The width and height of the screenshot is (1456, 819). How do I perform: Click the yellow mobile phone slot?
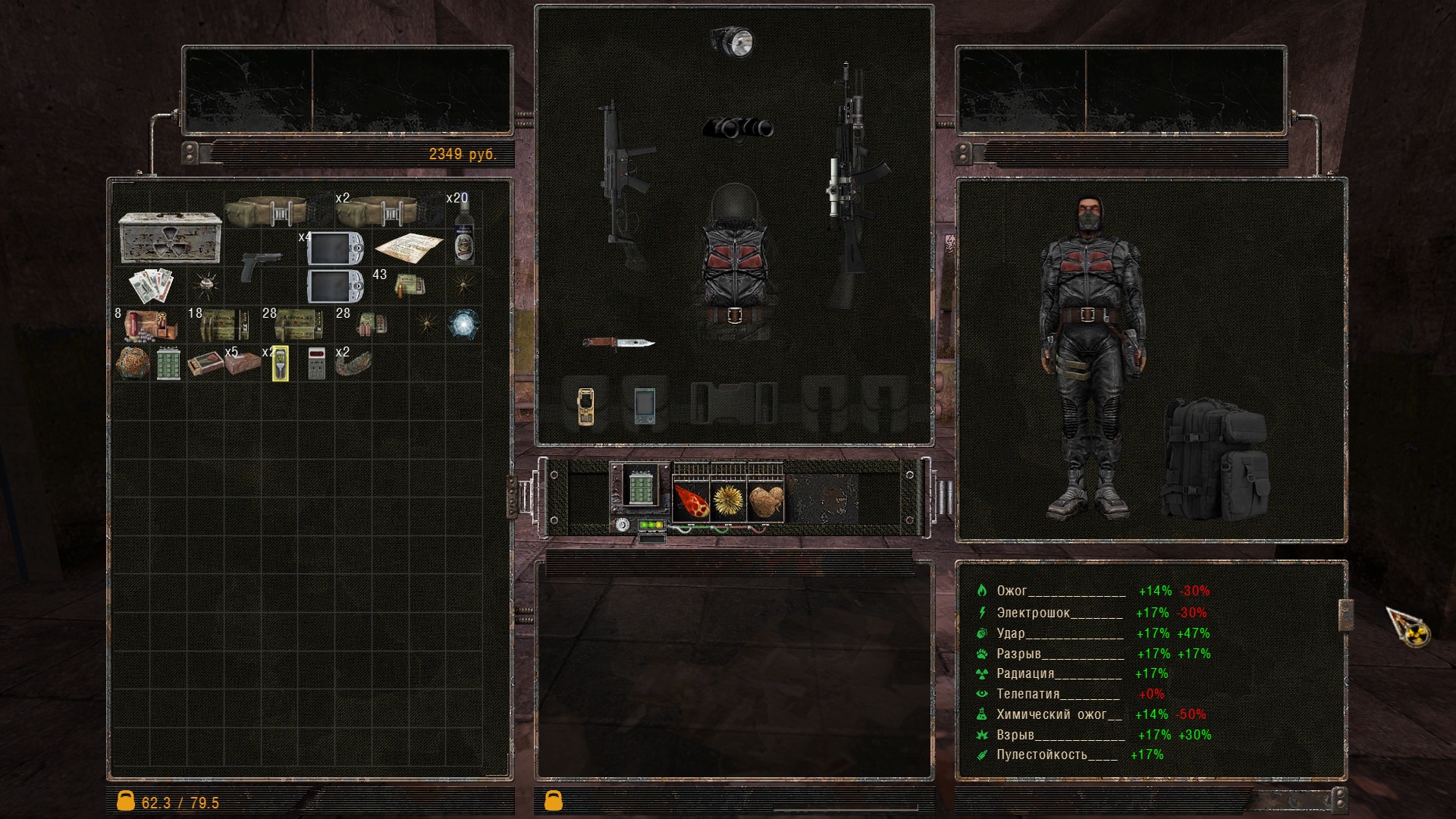click(585, 406)
